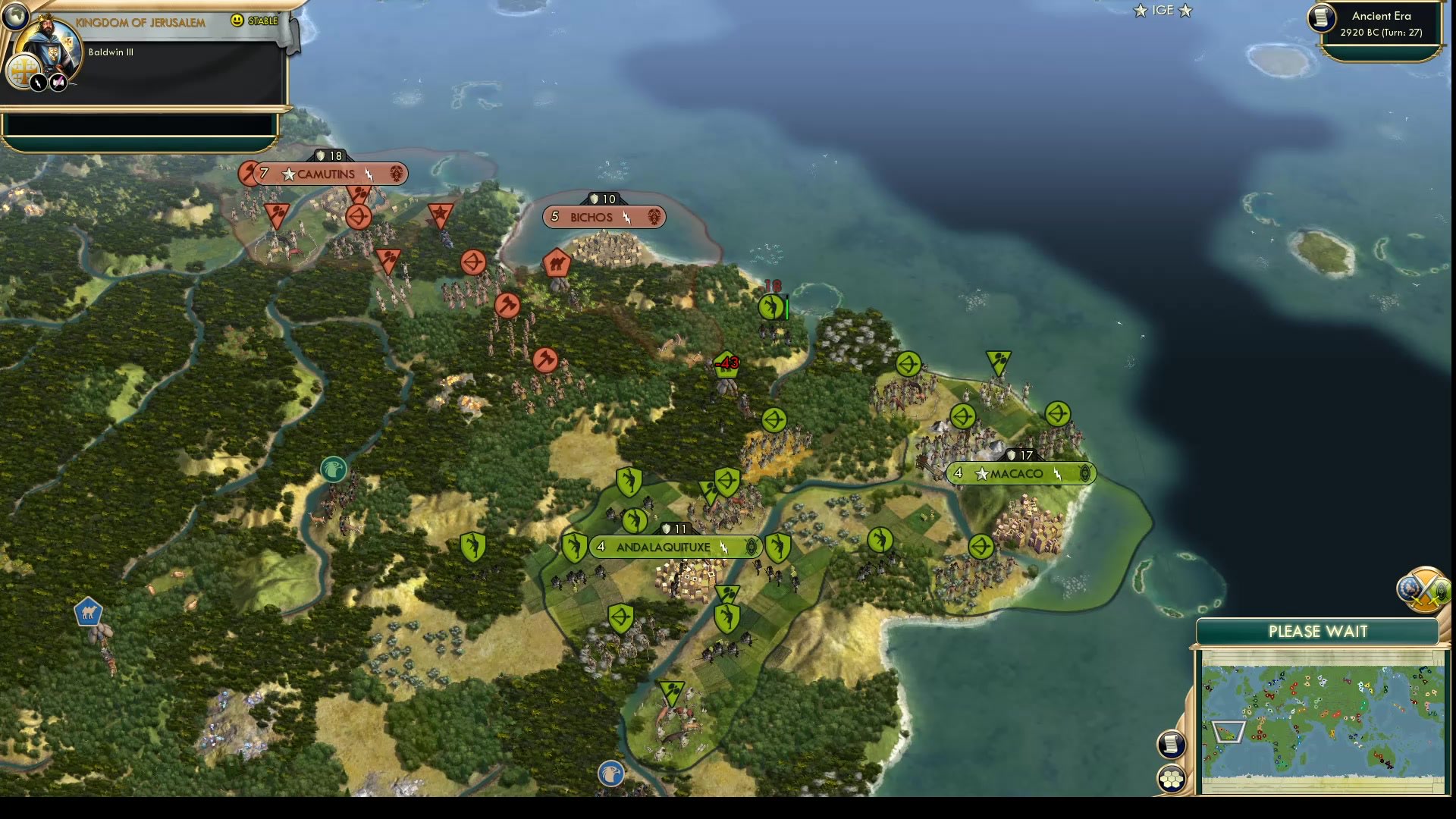Expand the Bichos city banner
The width and height of the screenshot is (1456, 819).
(x=654, y=218)
